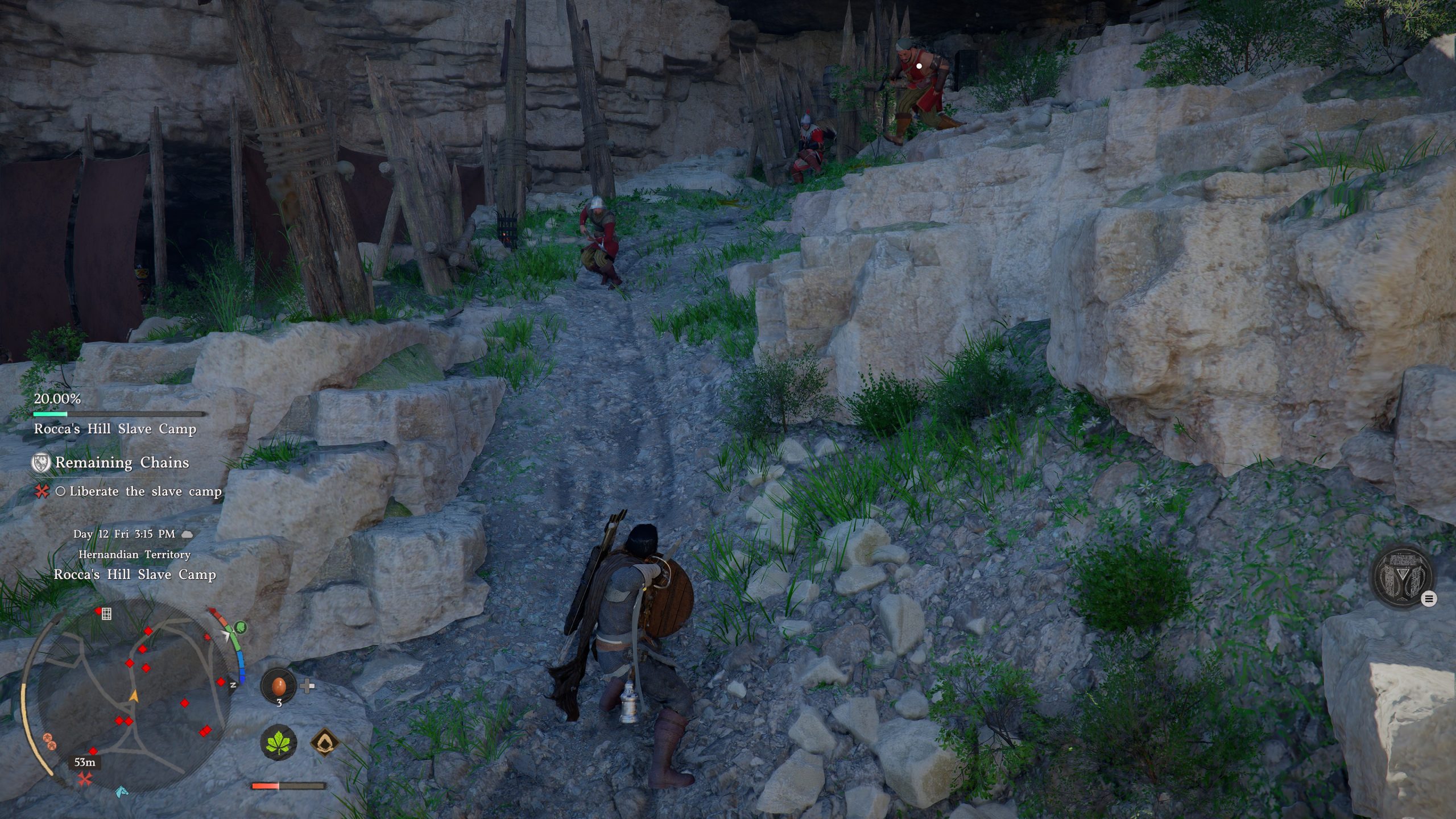Click the green head detection icon

point(241,627)
